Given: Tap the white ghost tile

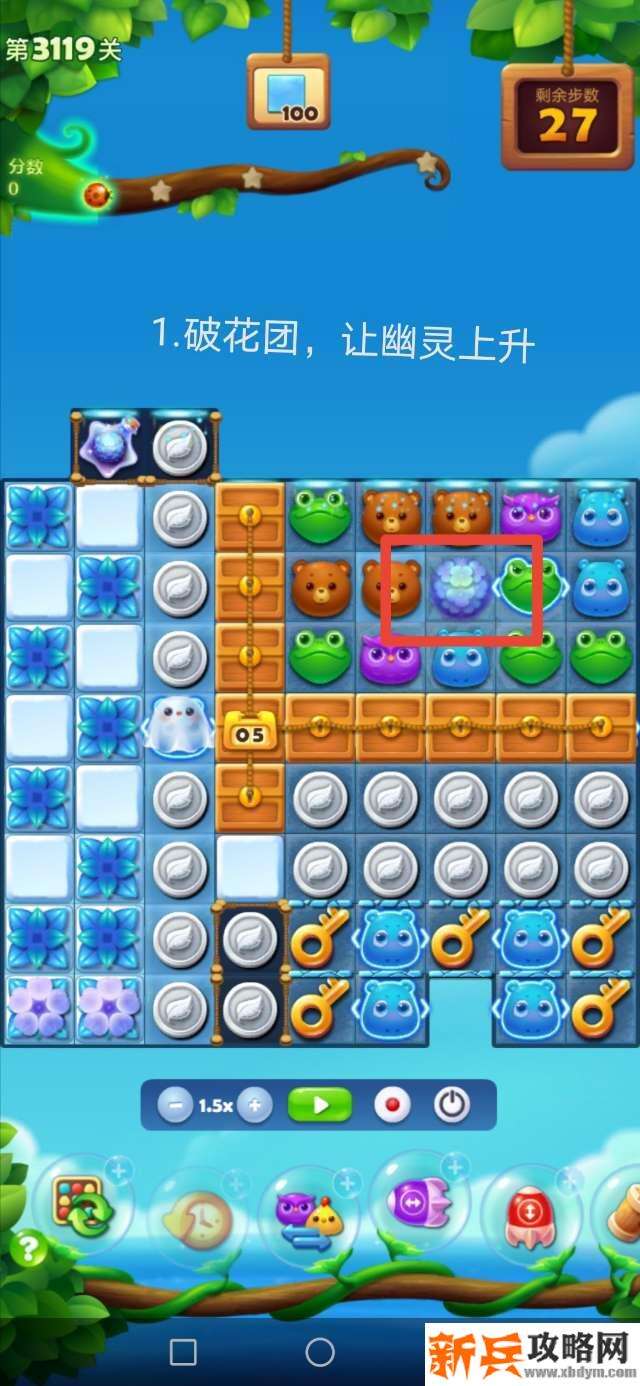Looking at the screenshot, I should (x=179, y=726).
